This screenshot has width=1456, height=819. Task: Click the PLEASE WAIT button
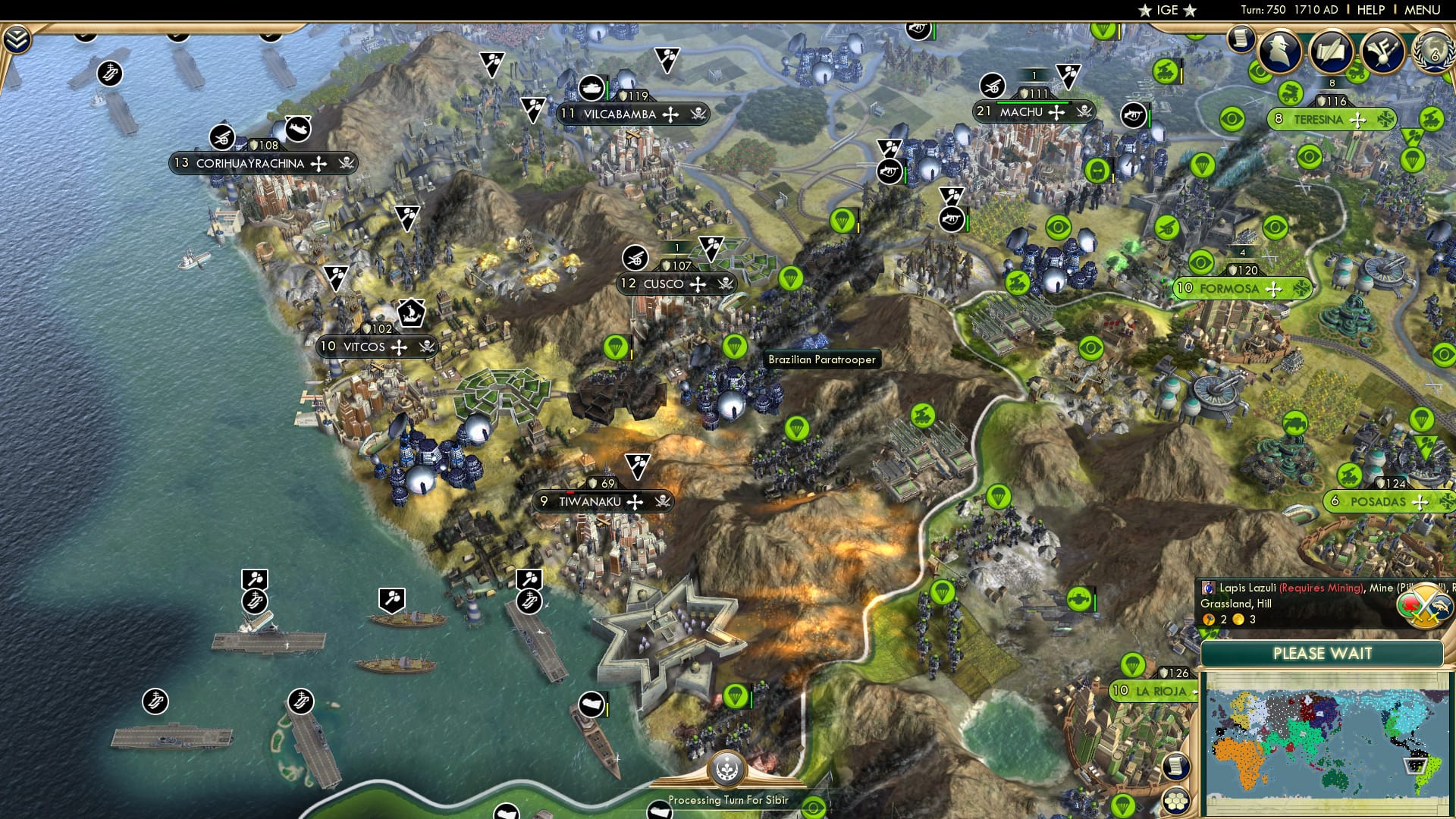click(x=1323, y=653)
